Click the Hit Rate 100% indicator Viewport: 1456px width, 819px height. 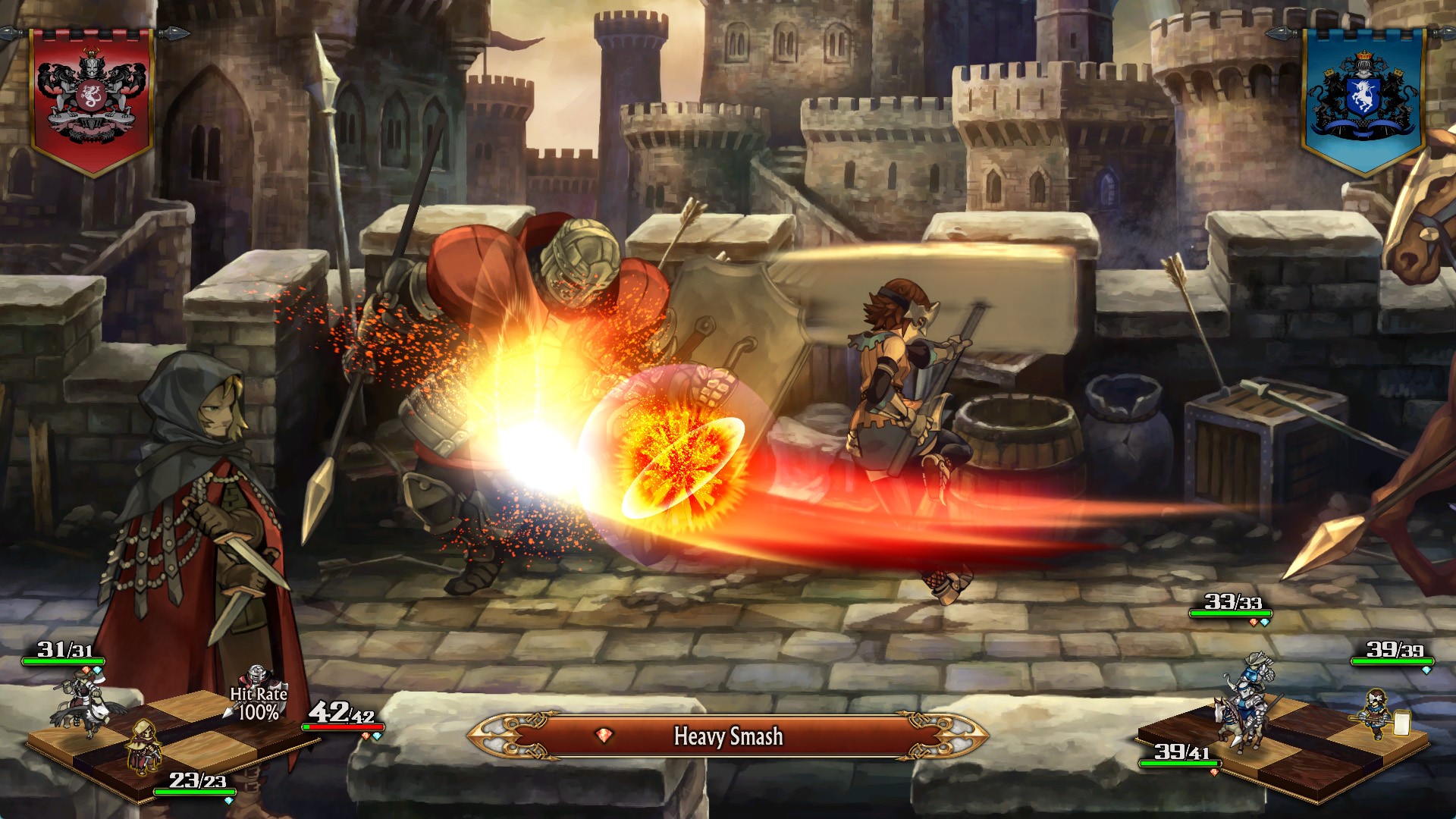click(x=258, y=704)
